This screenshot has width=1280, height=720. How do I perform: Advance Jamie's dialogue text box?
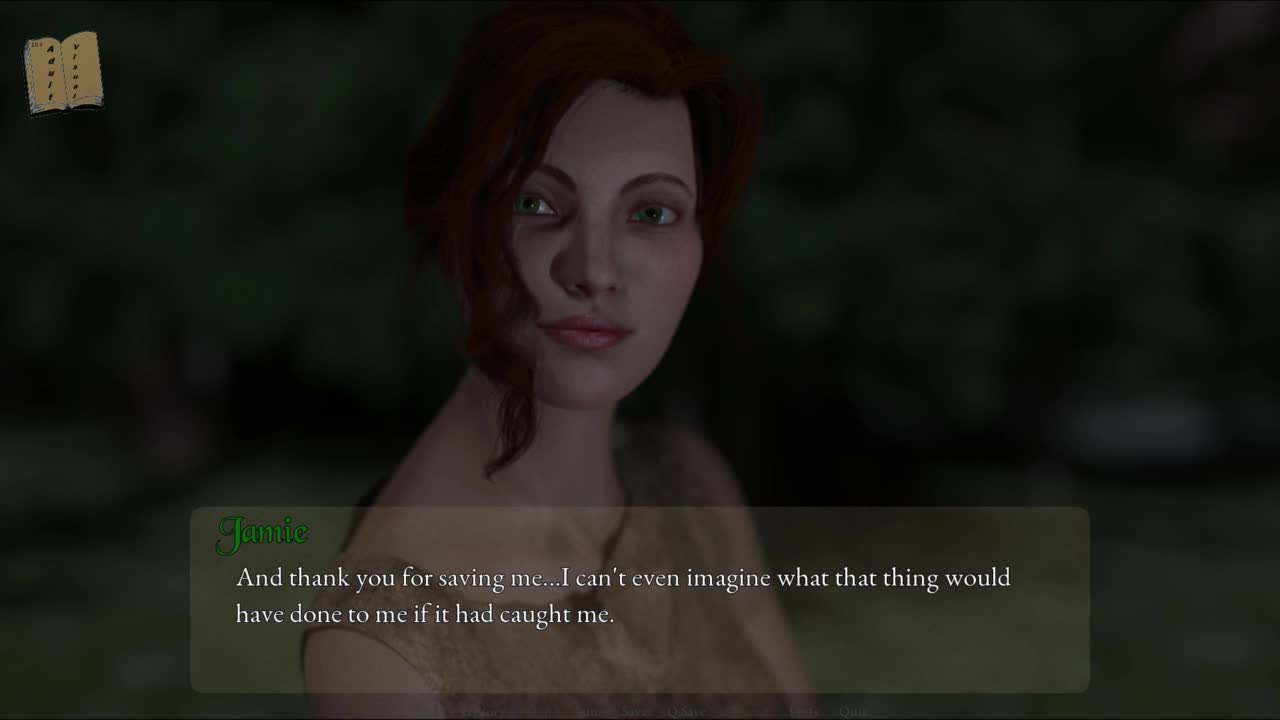pyautogui.click(x=640, y=598)
